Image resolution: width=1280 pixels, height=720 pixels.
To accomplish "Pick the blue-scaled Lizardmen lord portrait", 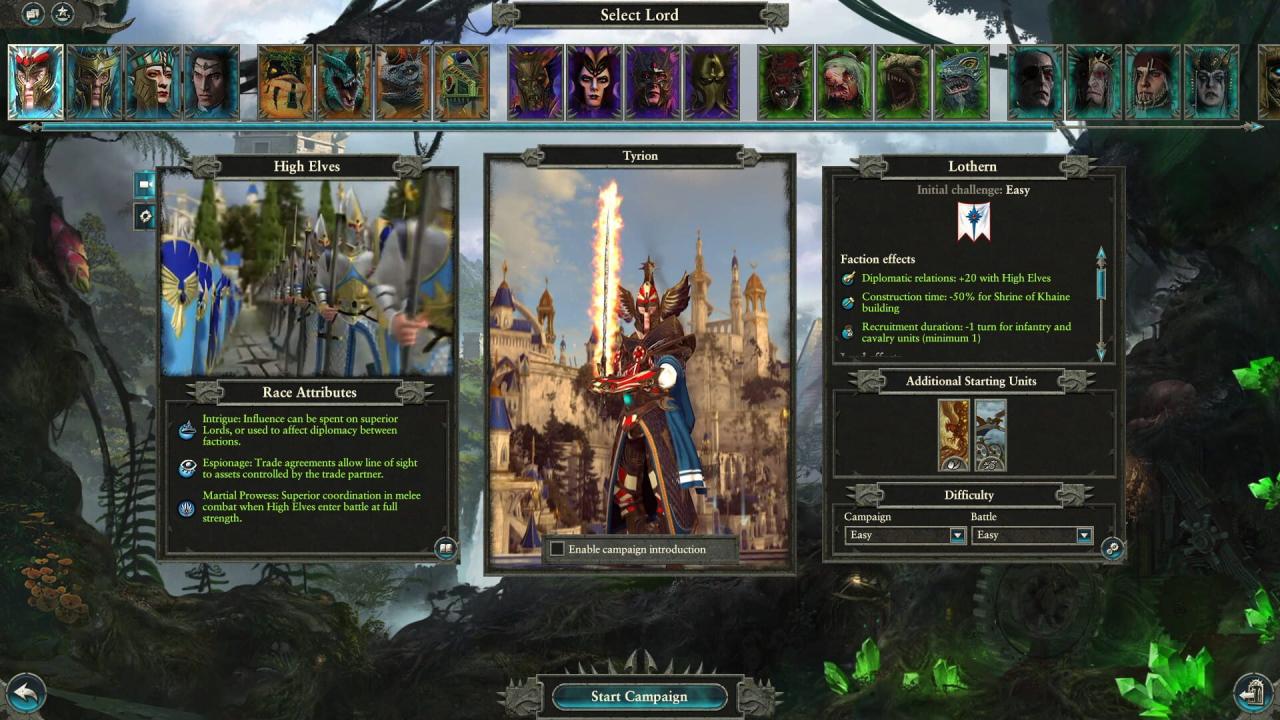I will point(344,82).
